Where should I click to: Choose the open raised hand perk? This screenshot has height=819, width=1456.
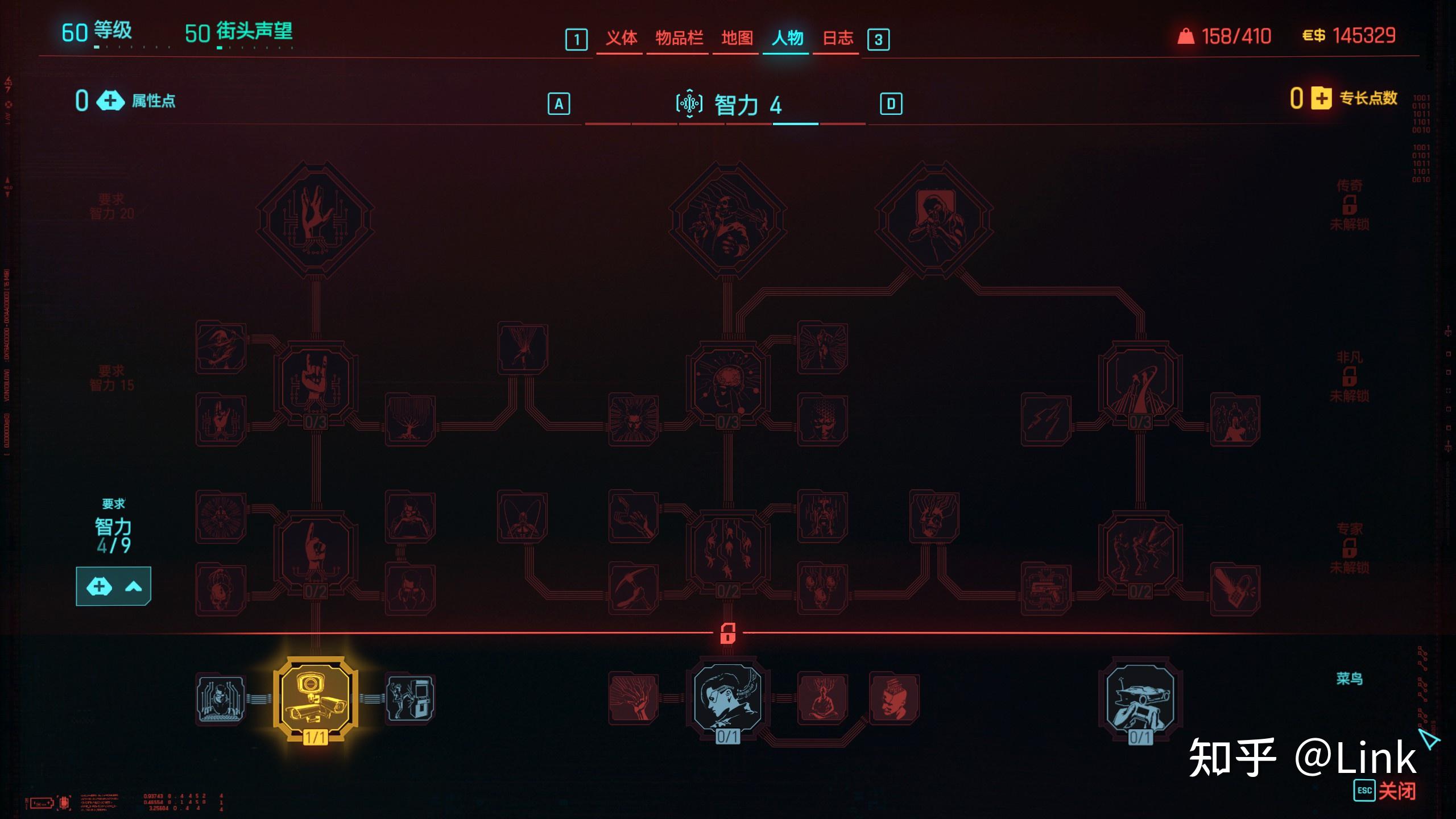tap(316, 220)
